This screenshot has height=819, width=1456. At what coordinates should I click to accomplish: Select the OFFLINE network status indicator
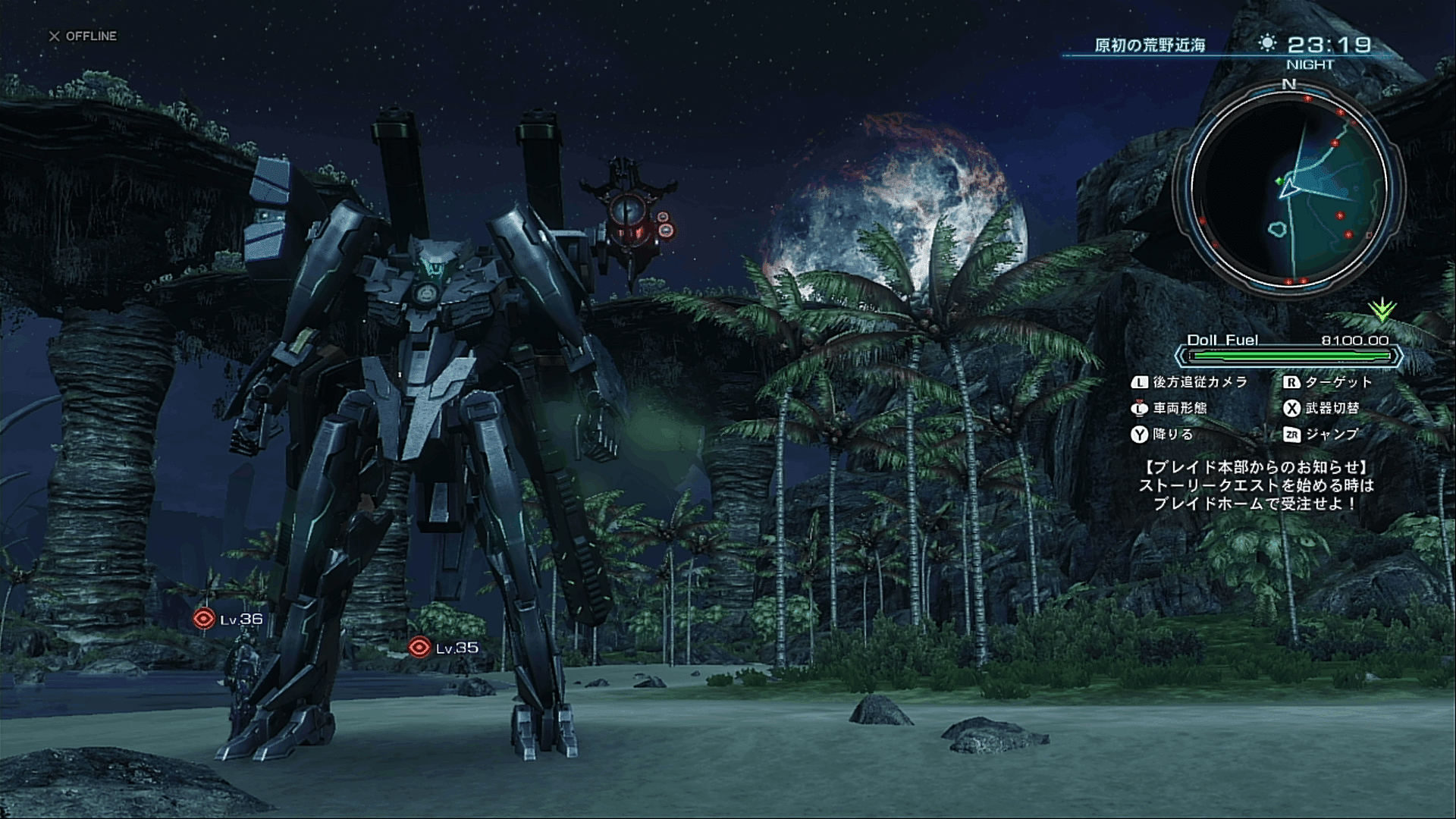point(83,36)
